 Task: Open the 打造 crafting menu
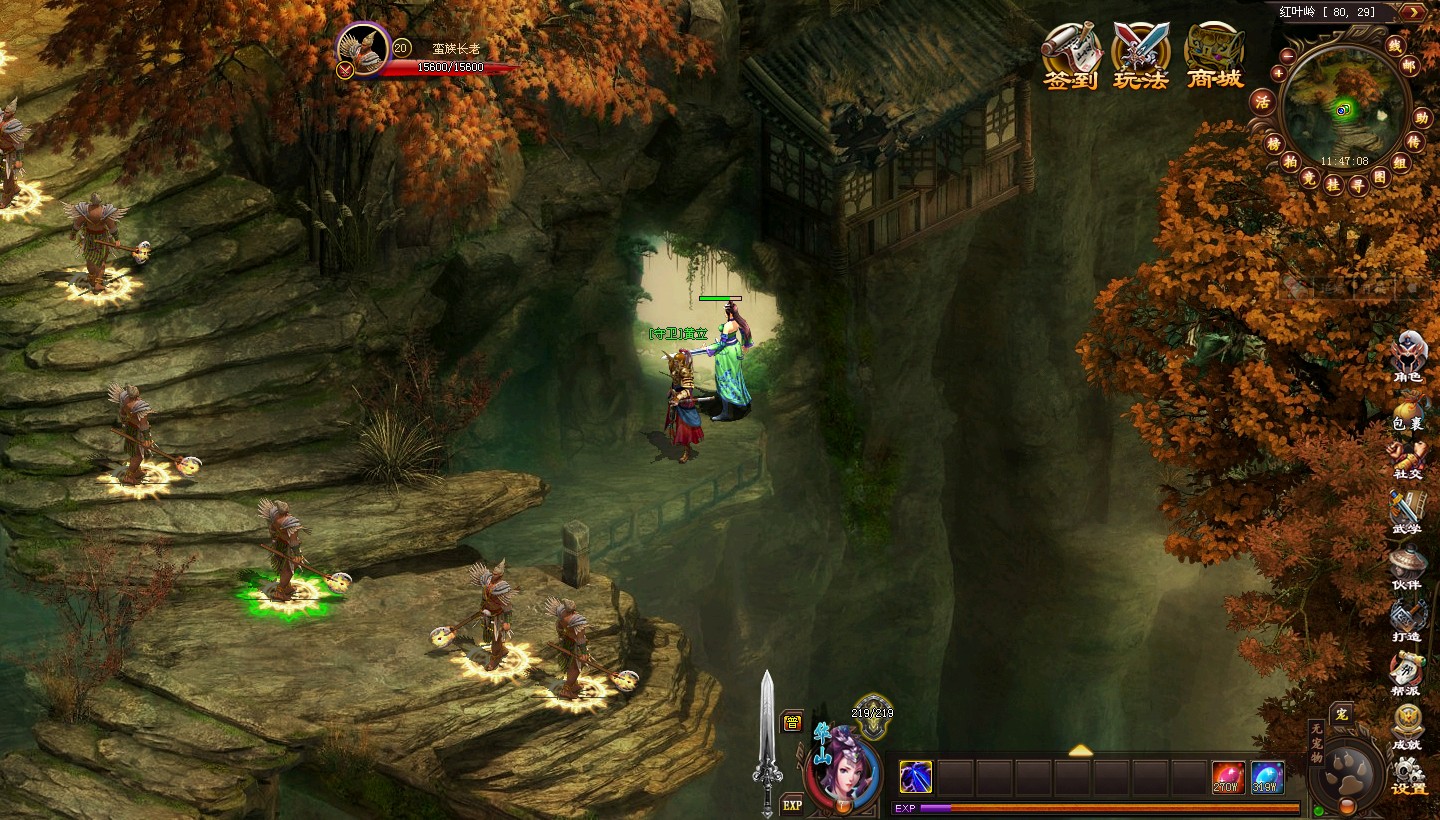pos(1407,620)
